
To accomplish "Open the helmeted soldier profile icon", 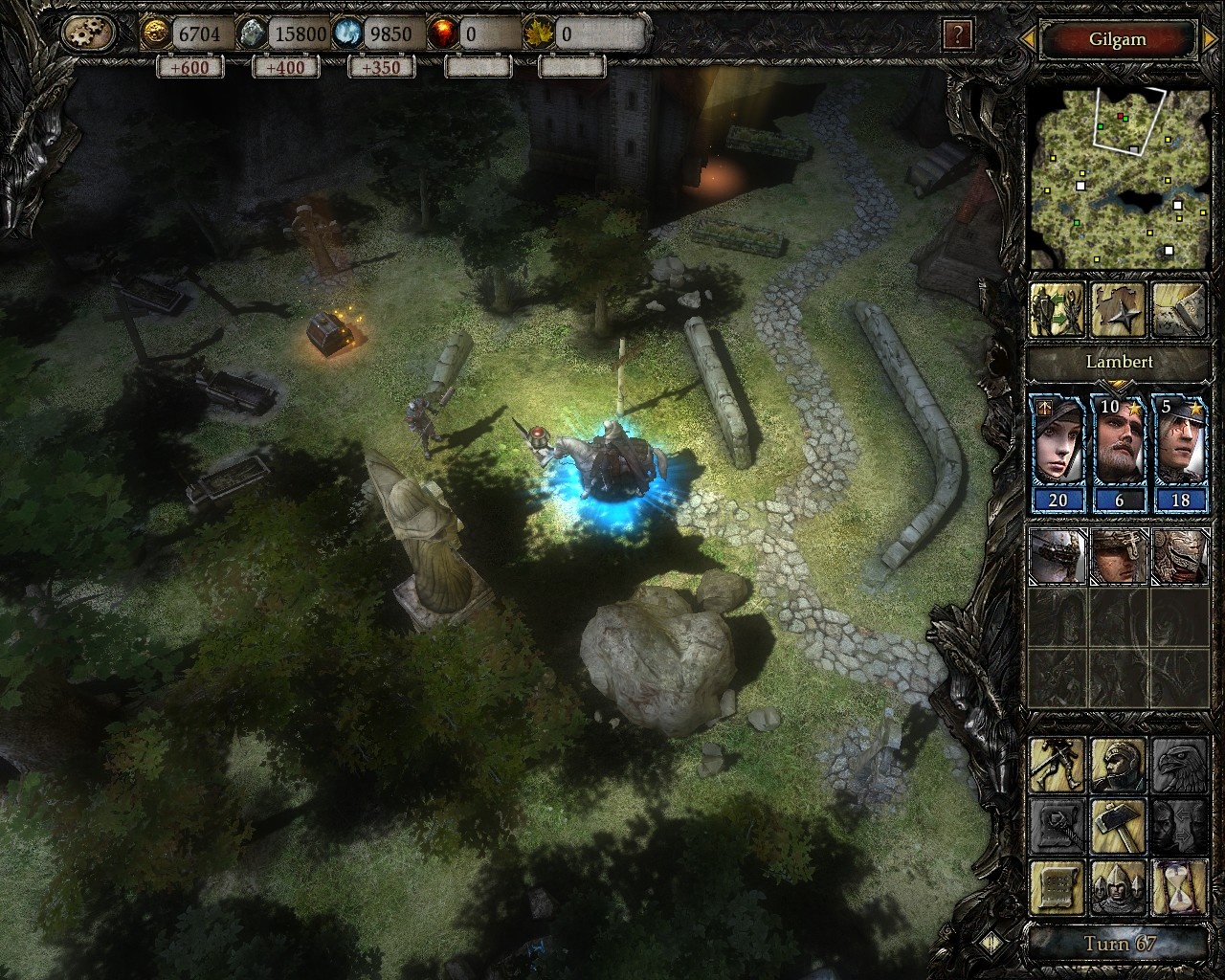I will click(x=1119, y=764).
